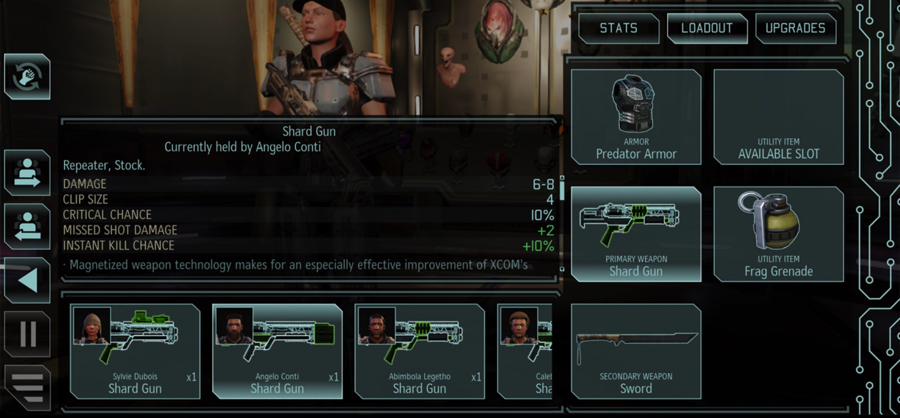Select the Sword secondary weapon slot
The image size is (900, 418).
pos(636,352)
